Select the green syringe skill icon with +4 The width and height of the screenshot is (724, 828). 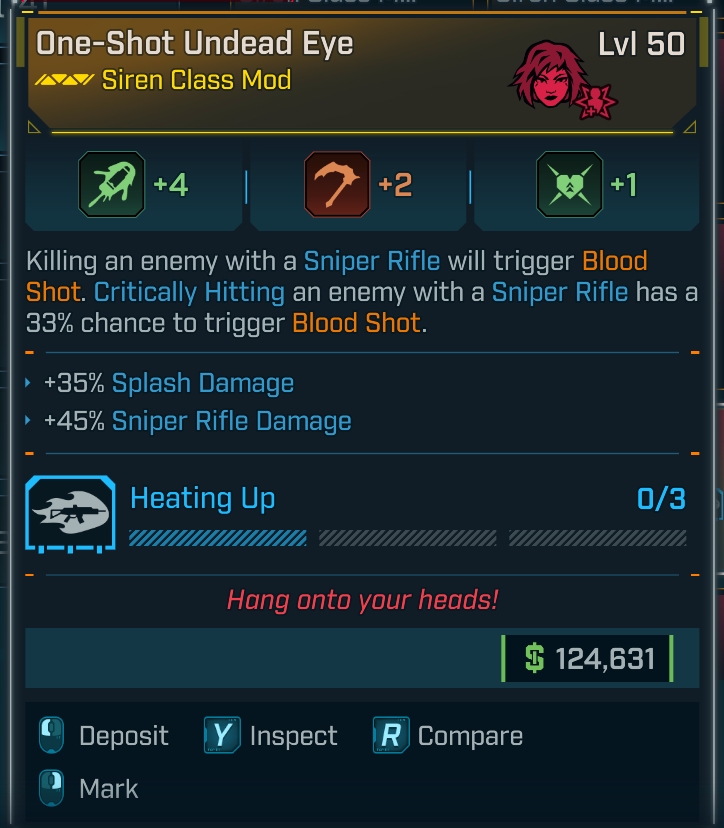click(110, 185)
